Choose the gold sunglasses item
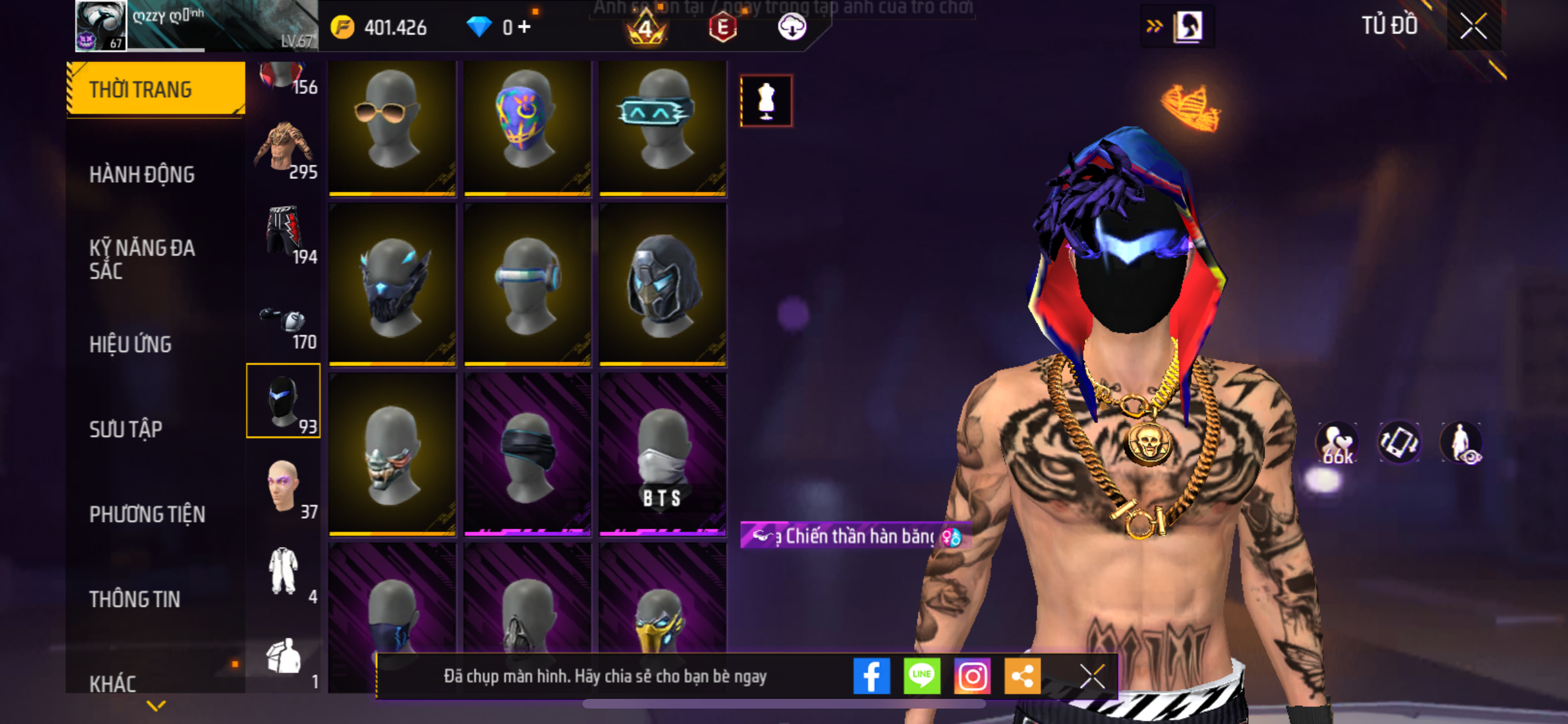 tap(392, 127)
